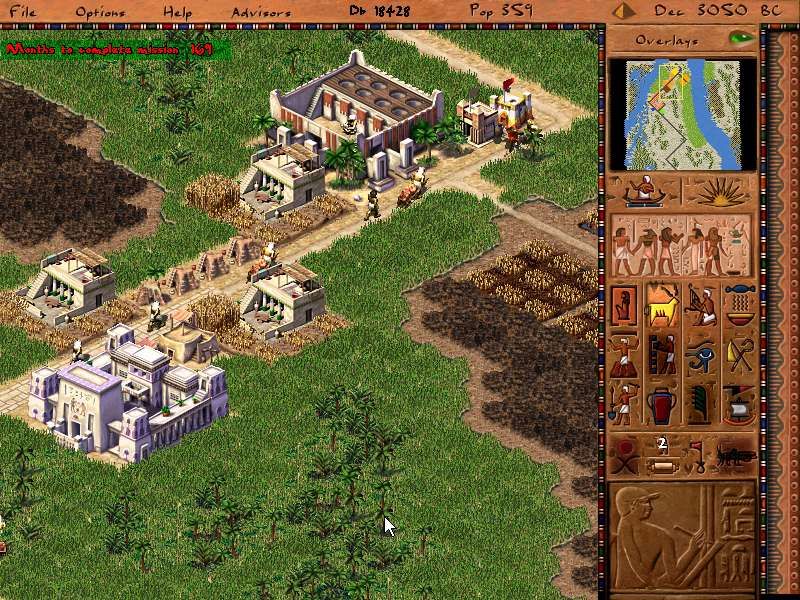This screenshot has height=600, width=800.
Task: Click the rising sun button
Action: (718, 190)
